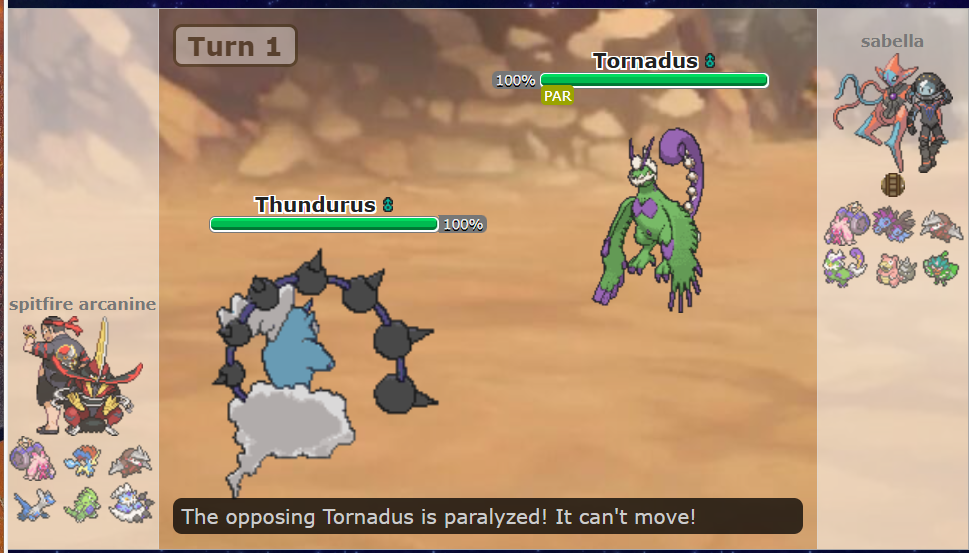Select Thundurus icon in spitfire arcanine's team

point(130,503)
